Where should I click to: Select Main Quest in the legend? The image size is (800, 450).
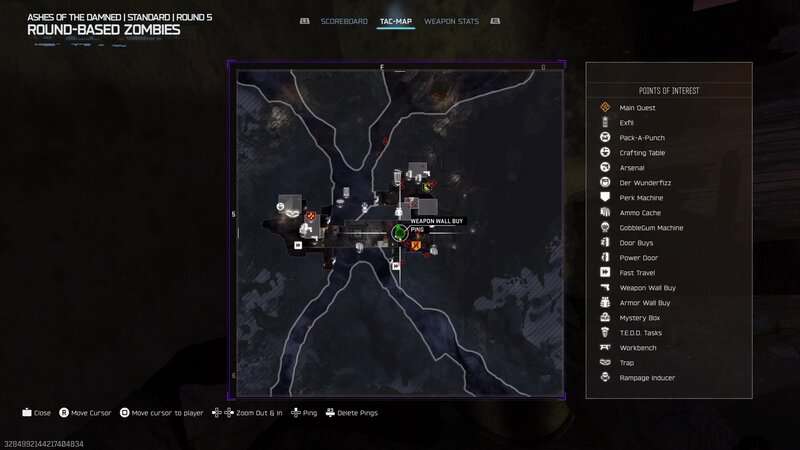click(637, 107)
